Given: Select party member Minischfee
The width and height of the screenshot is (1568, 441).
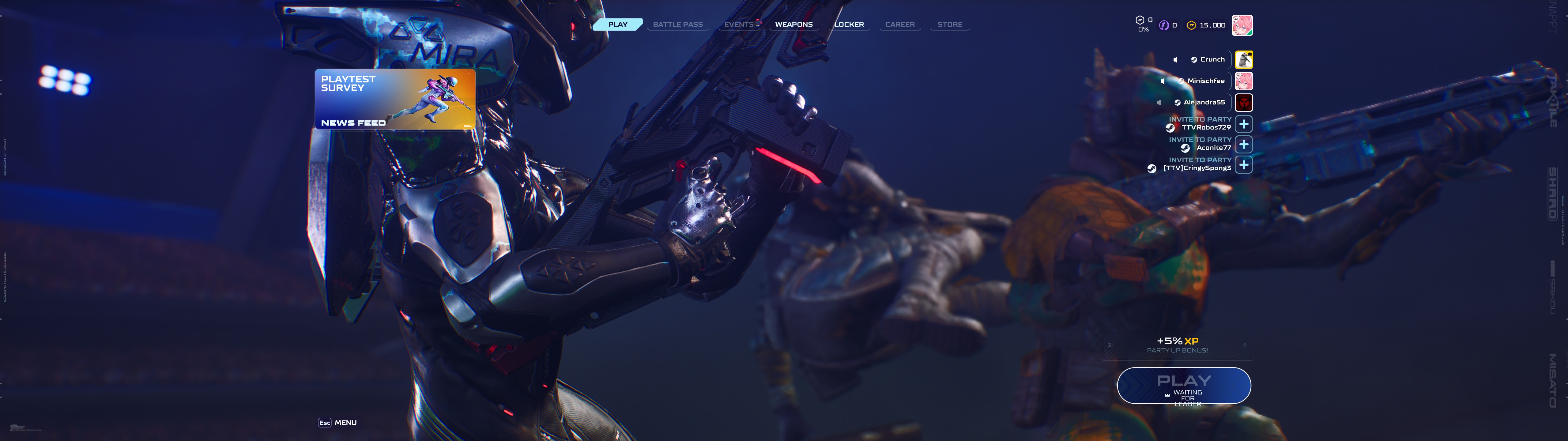Looking at the screenshot, I should [x=1244, y=81].
